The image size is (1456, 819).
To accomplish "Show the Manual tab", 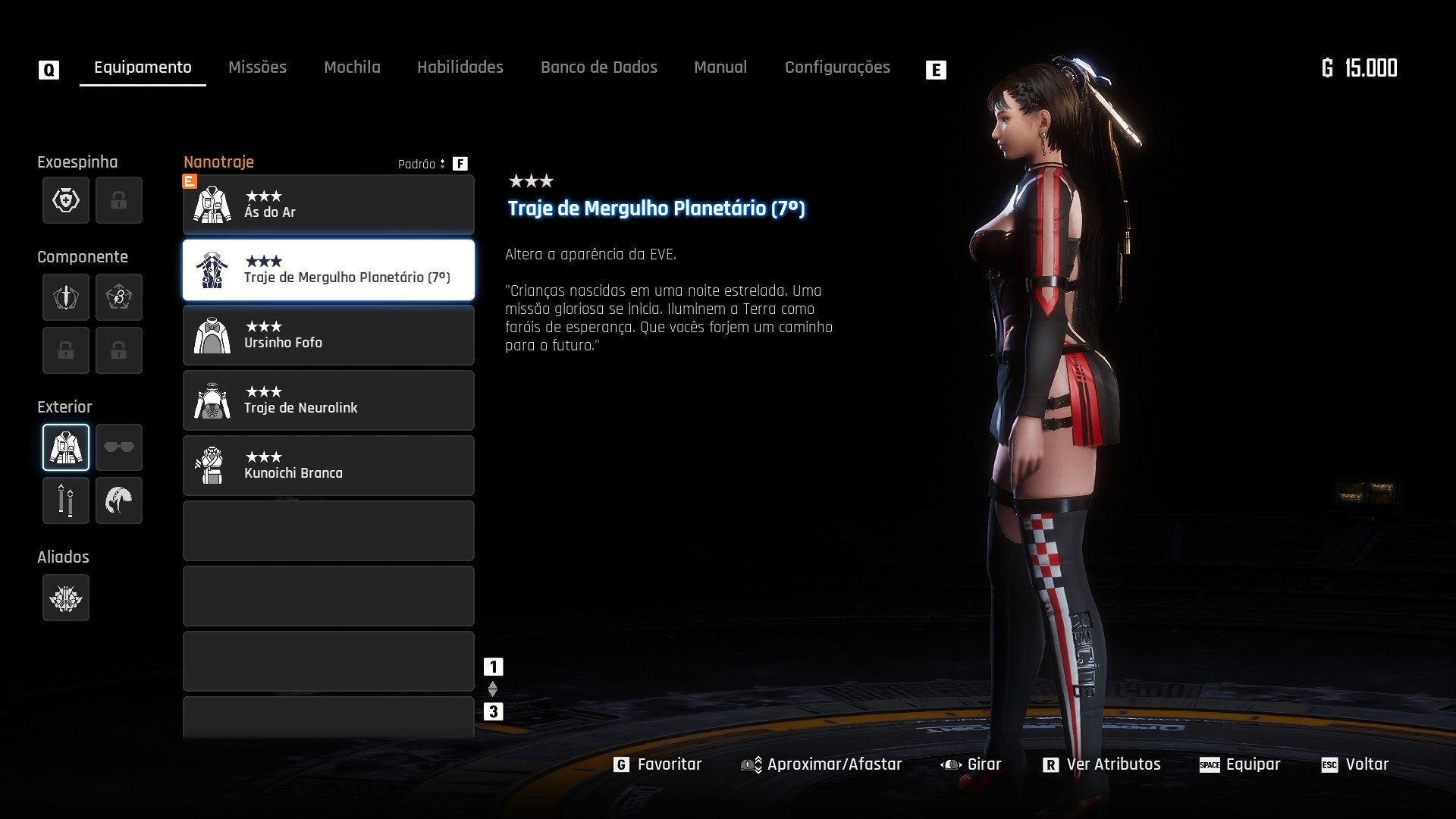I will (x=720, y=67).
